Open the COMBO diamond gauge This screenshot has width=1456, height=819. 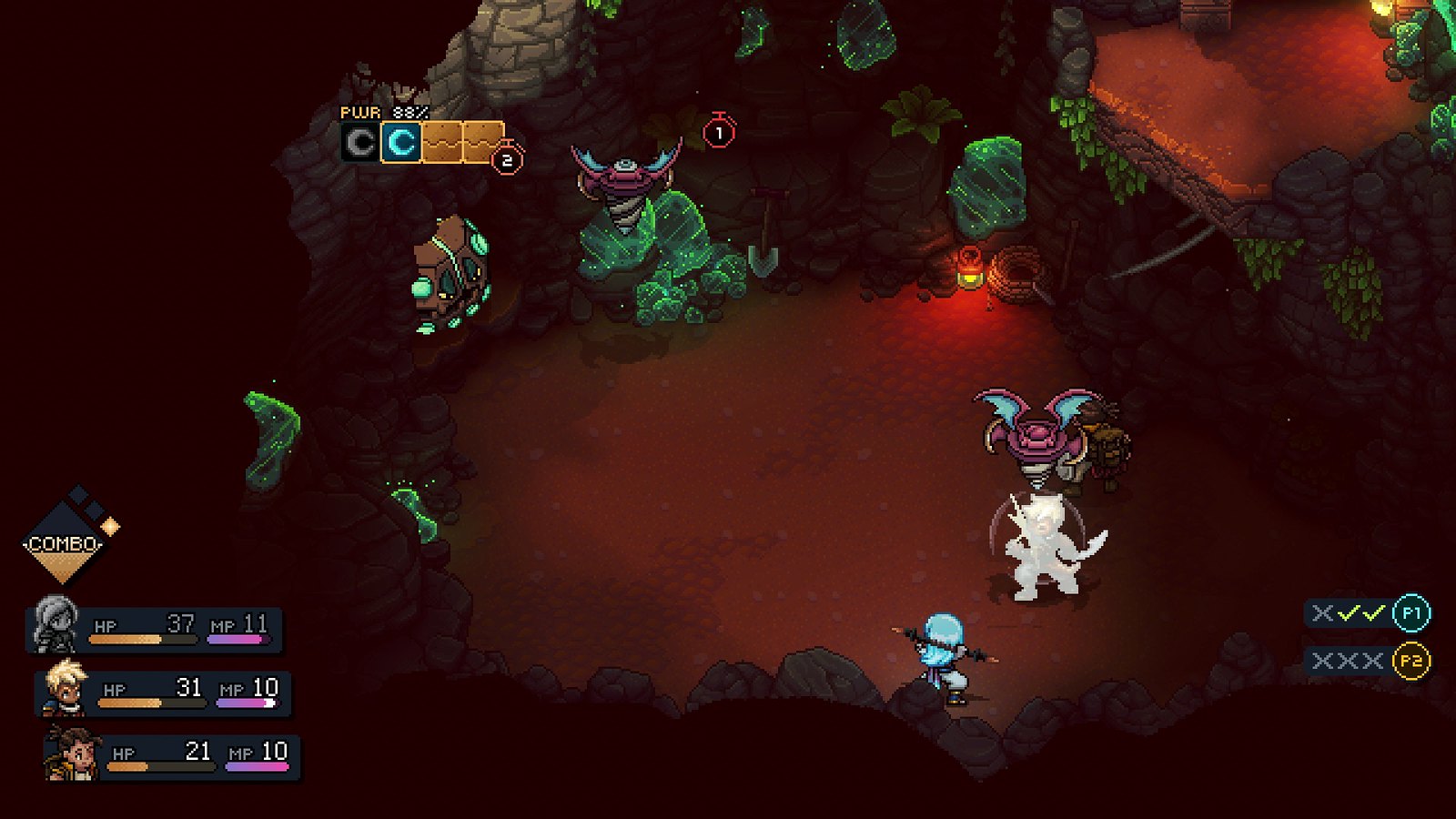pos(64,543)
